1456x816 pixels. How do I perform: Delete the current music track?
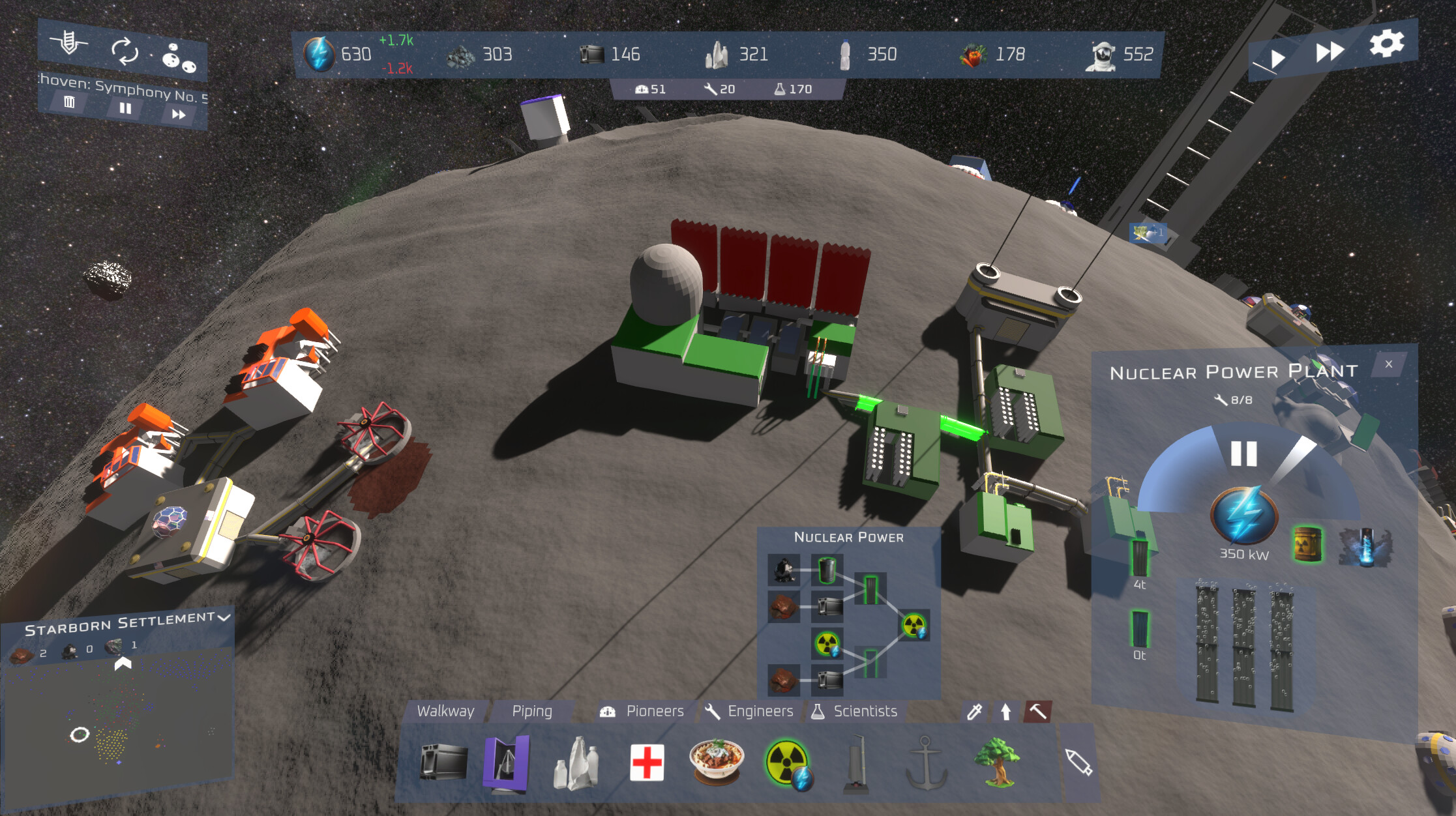70,103
